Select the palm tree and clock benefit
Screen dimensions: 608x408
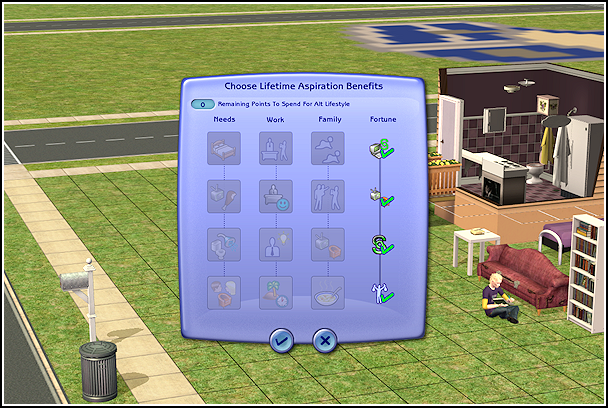[x=275, y=292]
